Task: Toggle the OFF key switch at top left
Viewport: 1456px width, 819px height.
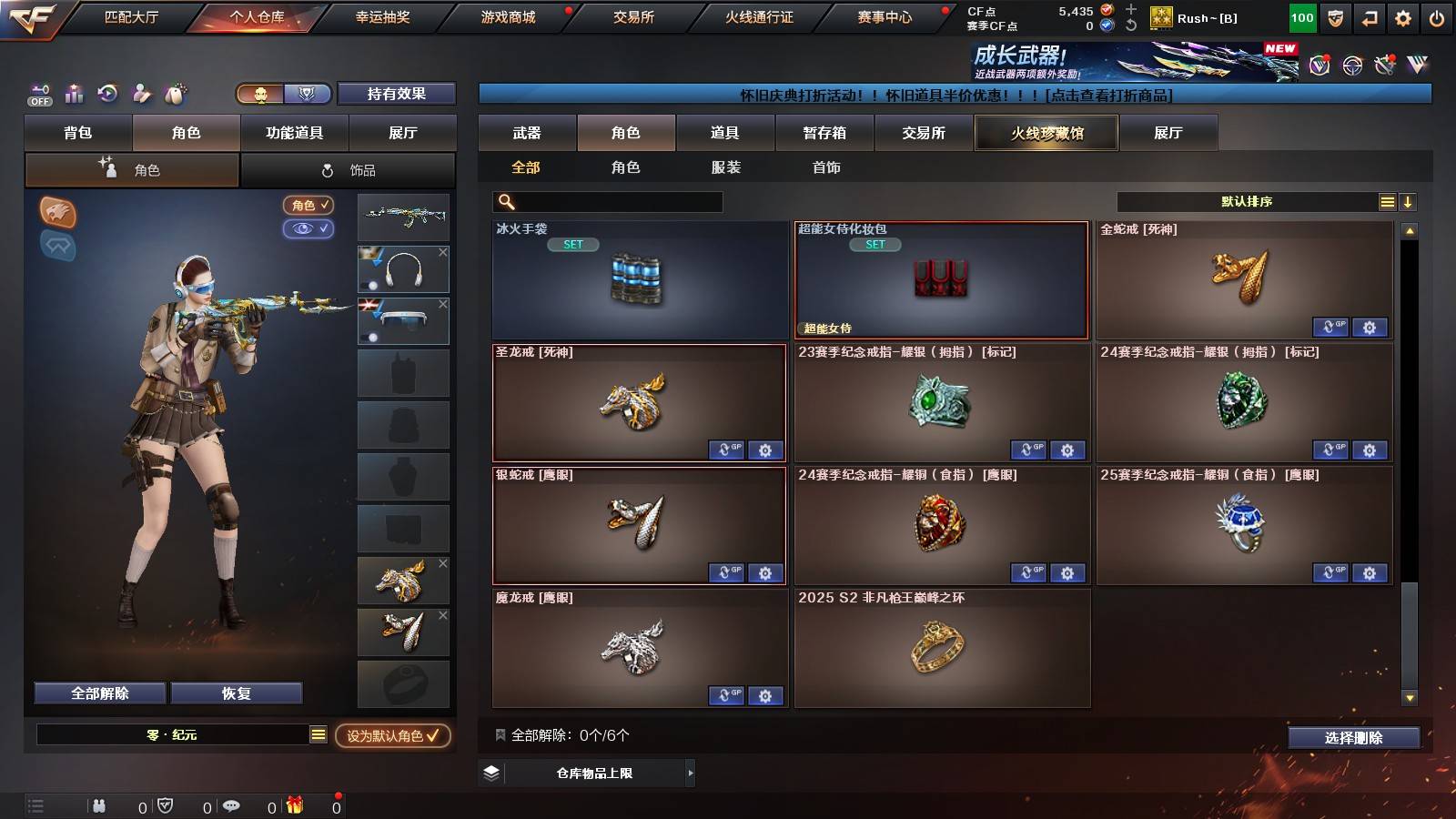Action: tap(38, 94)
